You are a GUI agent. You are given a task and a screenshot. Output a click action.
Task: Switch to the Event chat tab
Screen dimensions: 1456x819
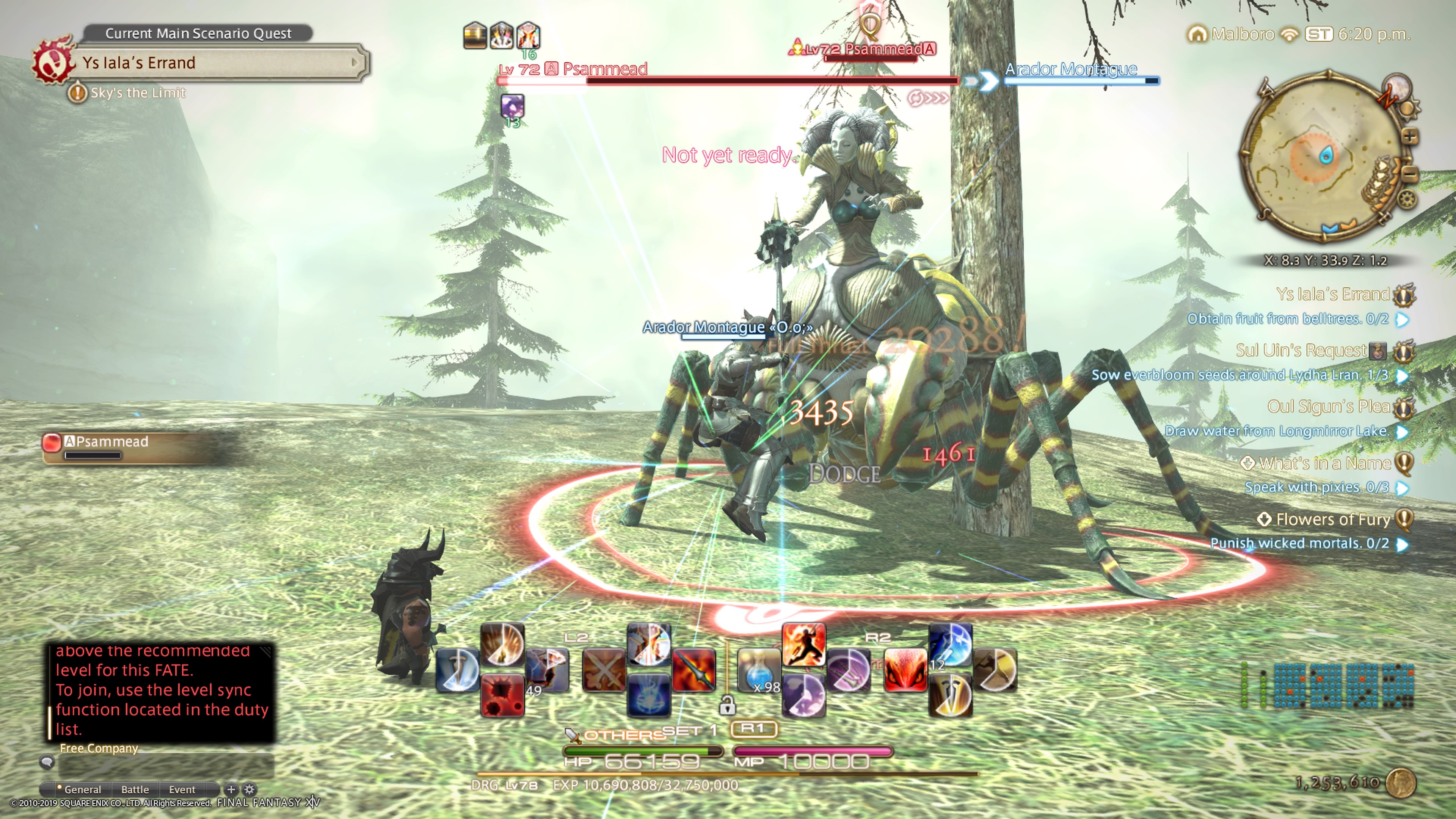tap(182, 789)
